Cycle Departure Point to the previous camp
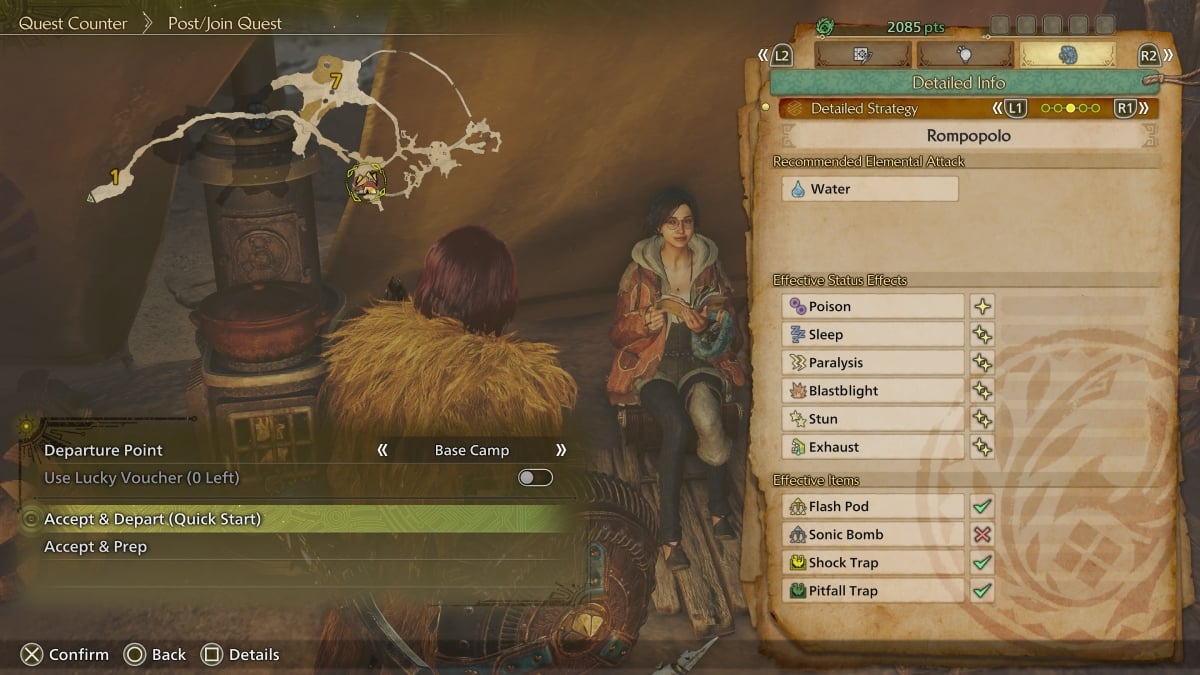Image resolution: width=1200 pixels, height=675 pixels. (x=382, y=450)
